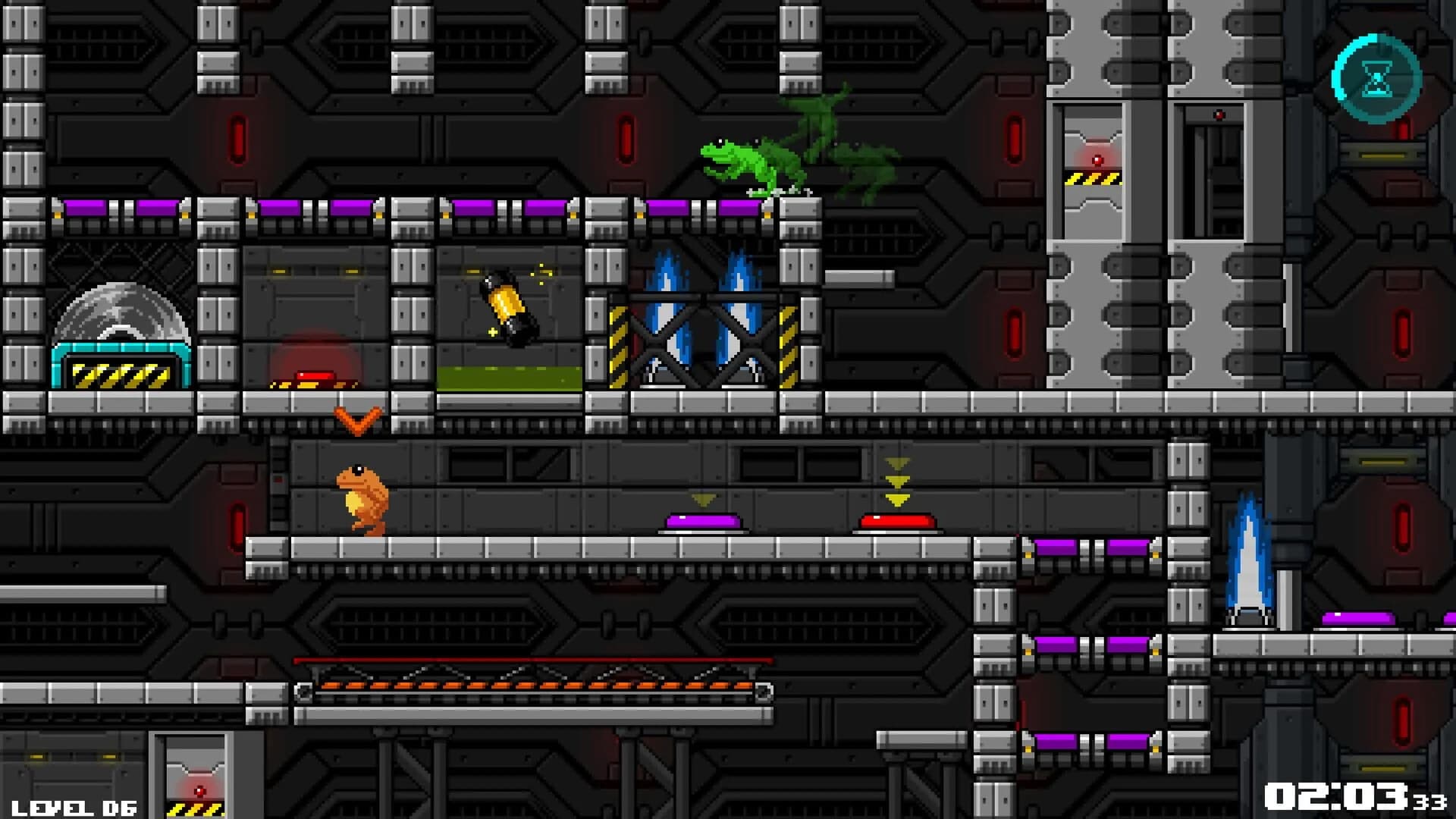Click the left blue flame jet
This screenshot has height=819, width=1456.
tap(667, 311)
